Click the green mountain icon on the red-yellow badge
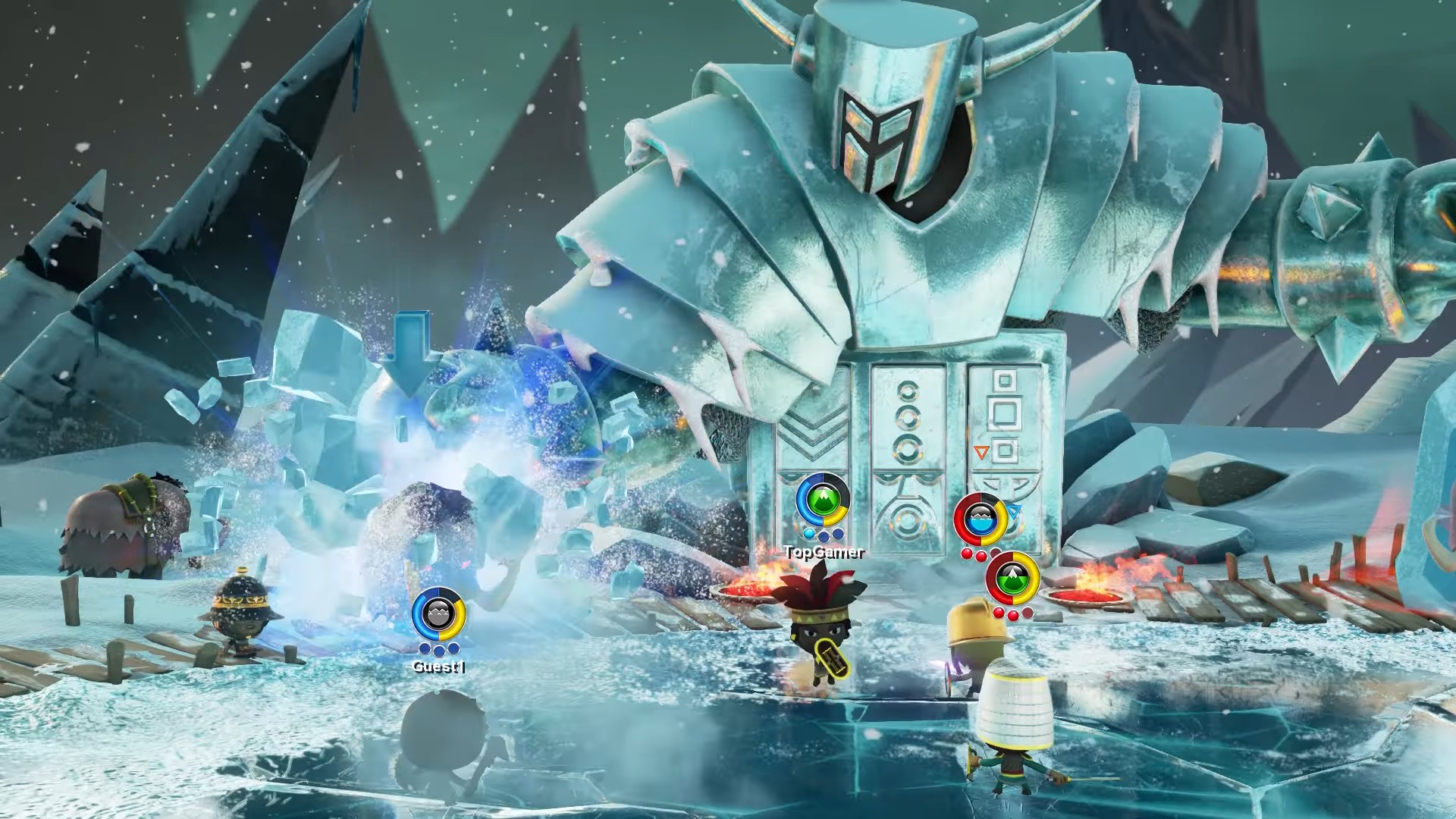 click(1014, 579)
